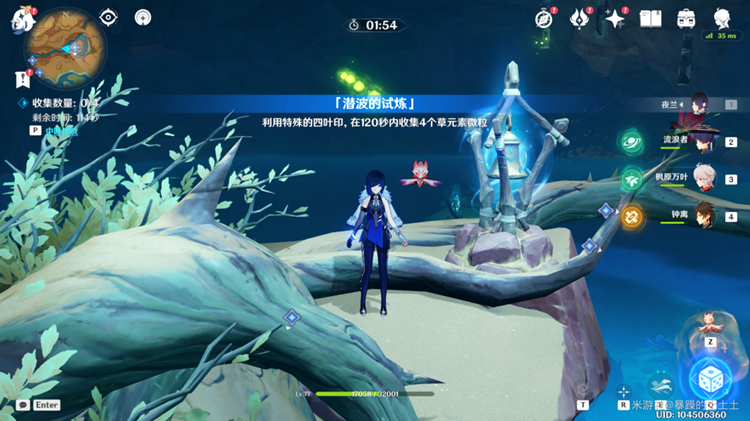Screen dimensions: 750x421
Task: Switch to party member 枫原万叶
Action: 703,179
